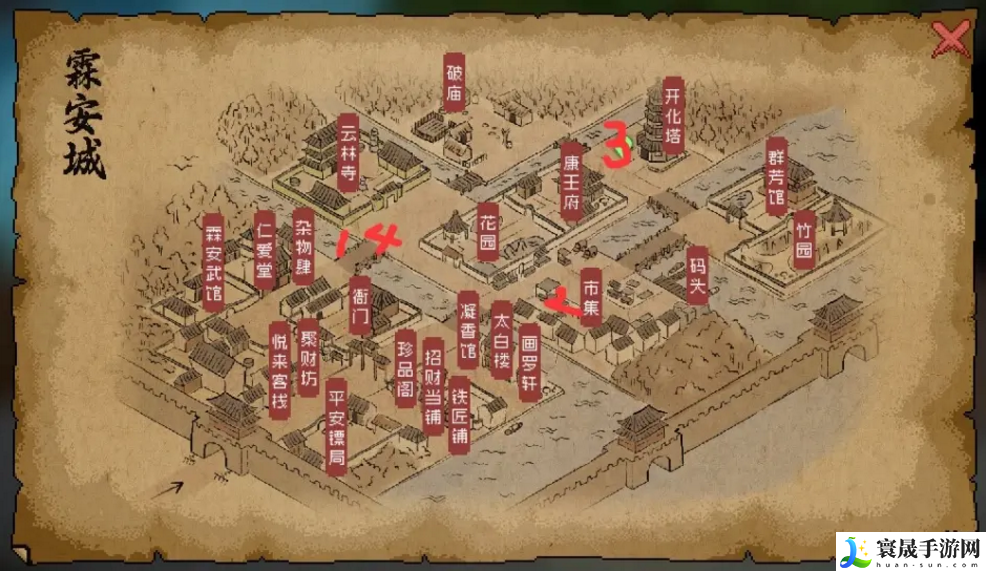This screenshot has width=986, height=571.
Task: Go to 悦来客栈 inn
Action: pos(279,369)
